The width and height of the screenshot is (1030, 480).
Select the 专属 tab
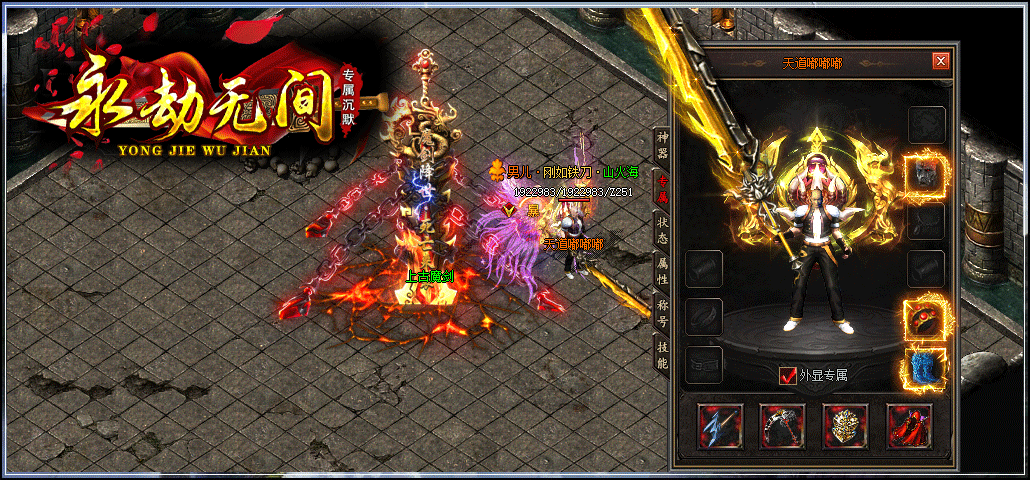tap(662, 187)
